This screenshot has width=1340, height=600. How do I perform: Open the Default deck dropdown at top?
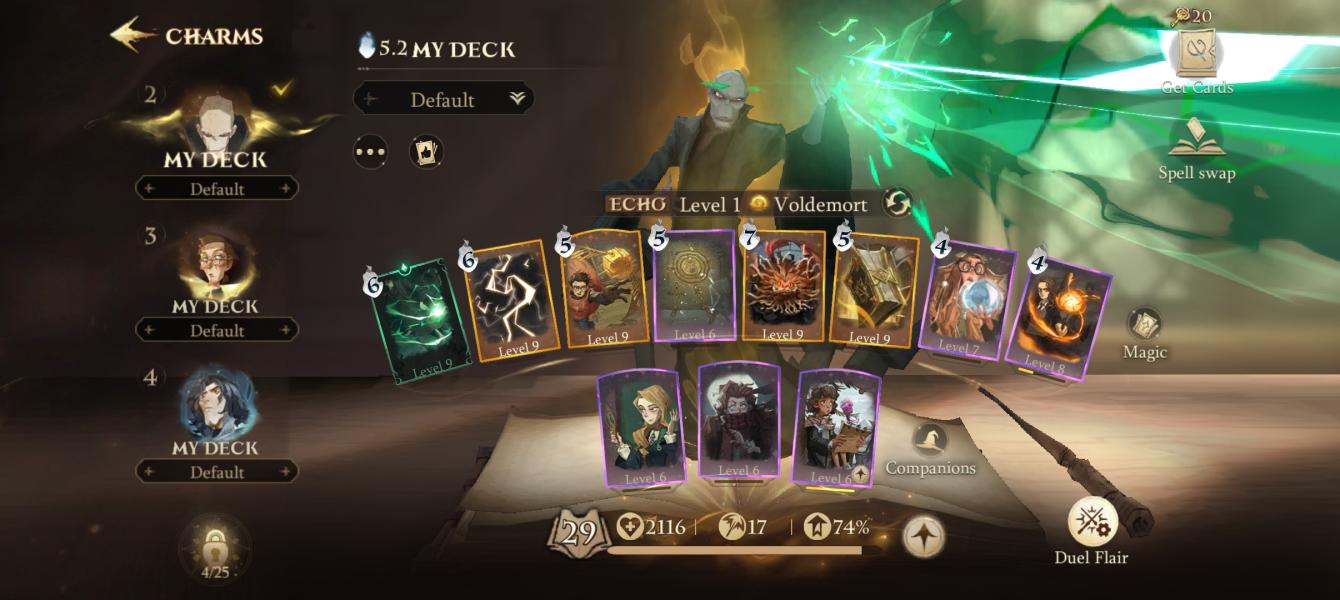tap(443, 99)
